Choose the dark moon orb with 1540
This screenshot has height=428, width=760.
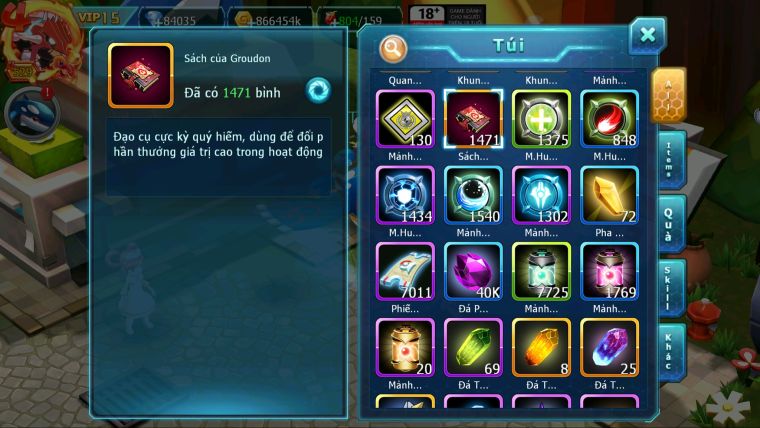click(473, 194)
